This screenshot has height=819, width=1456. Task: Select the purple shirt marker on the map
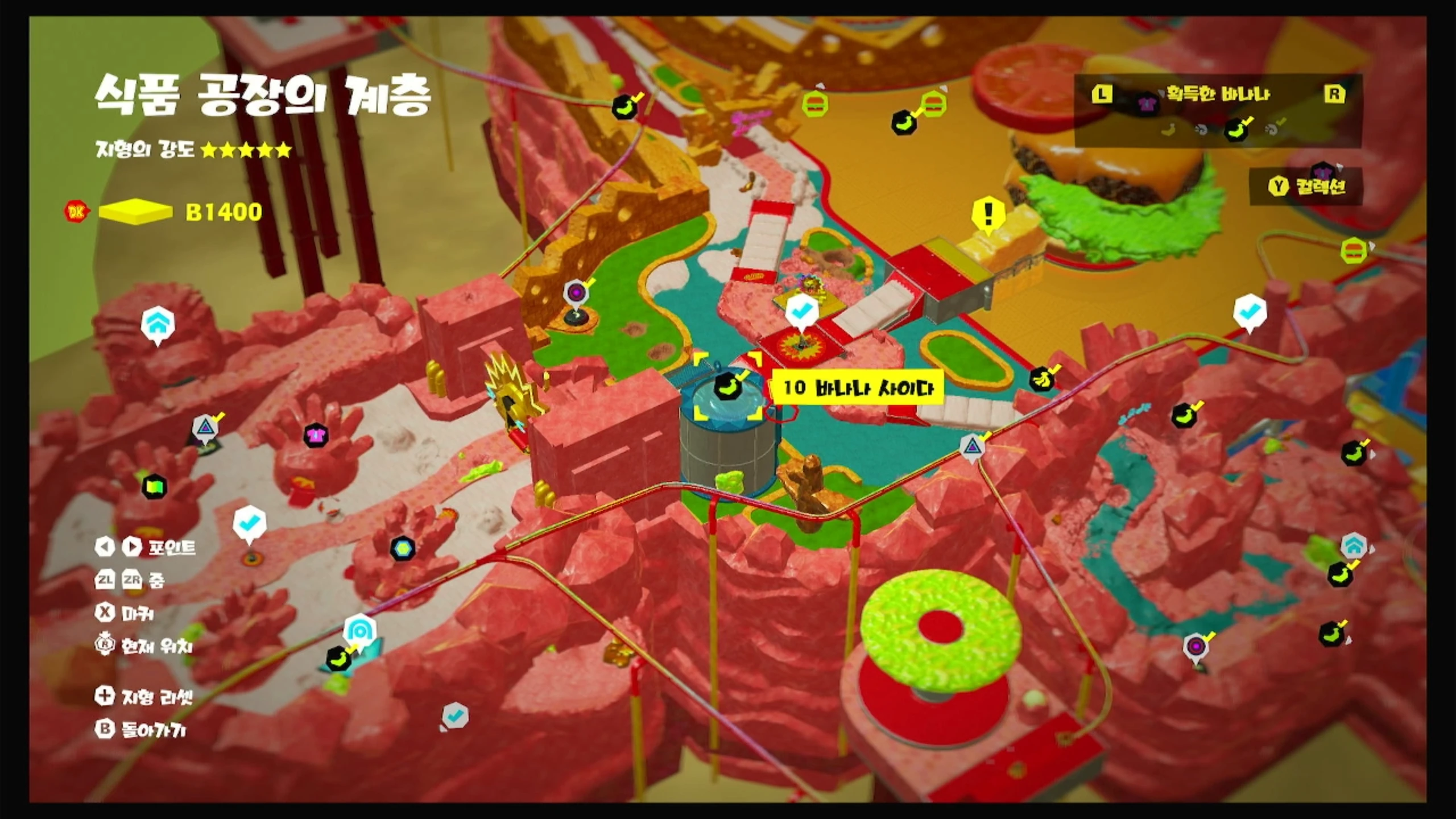(315, 436)
